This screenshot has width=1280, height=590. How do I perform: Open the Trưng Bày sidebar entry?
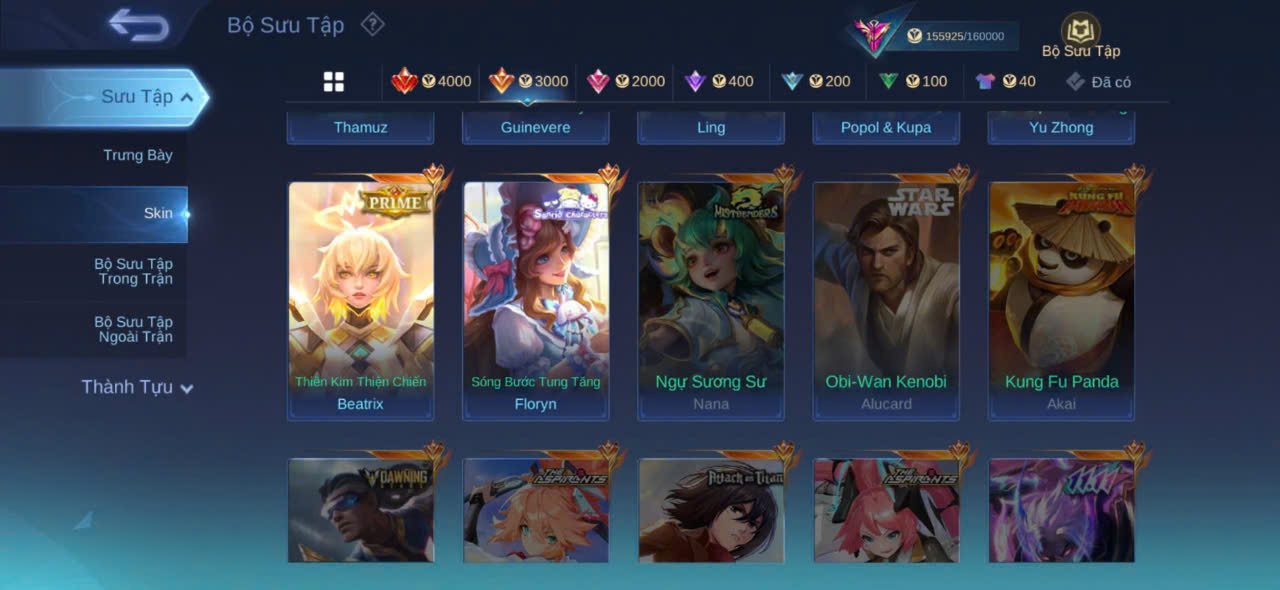click(x=138, y=155)
